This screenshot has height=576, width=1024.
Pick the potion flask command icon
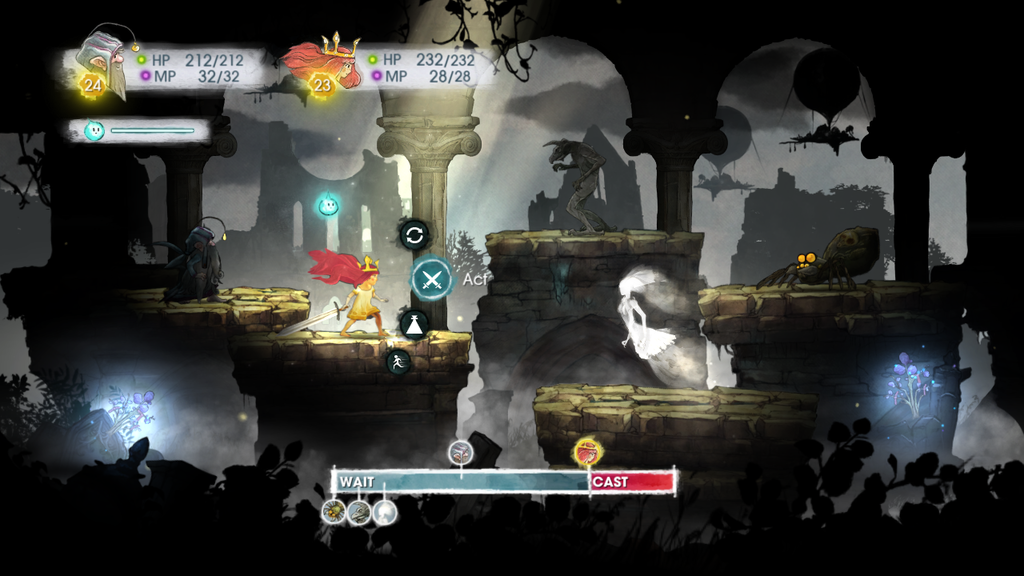tap(414, 323)
